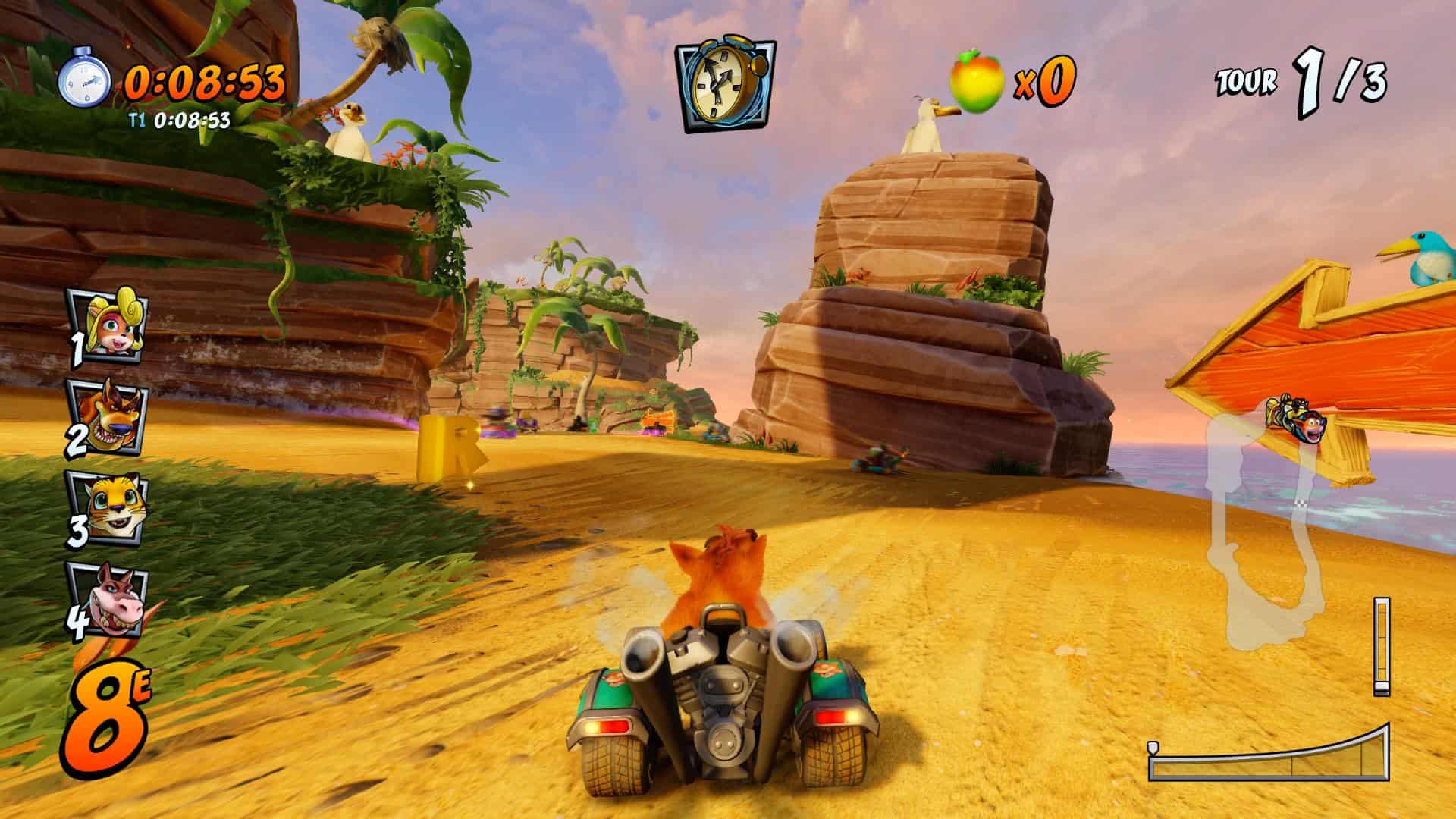Click the Wumpa fruit counter icon

click(x=977, y=80)
